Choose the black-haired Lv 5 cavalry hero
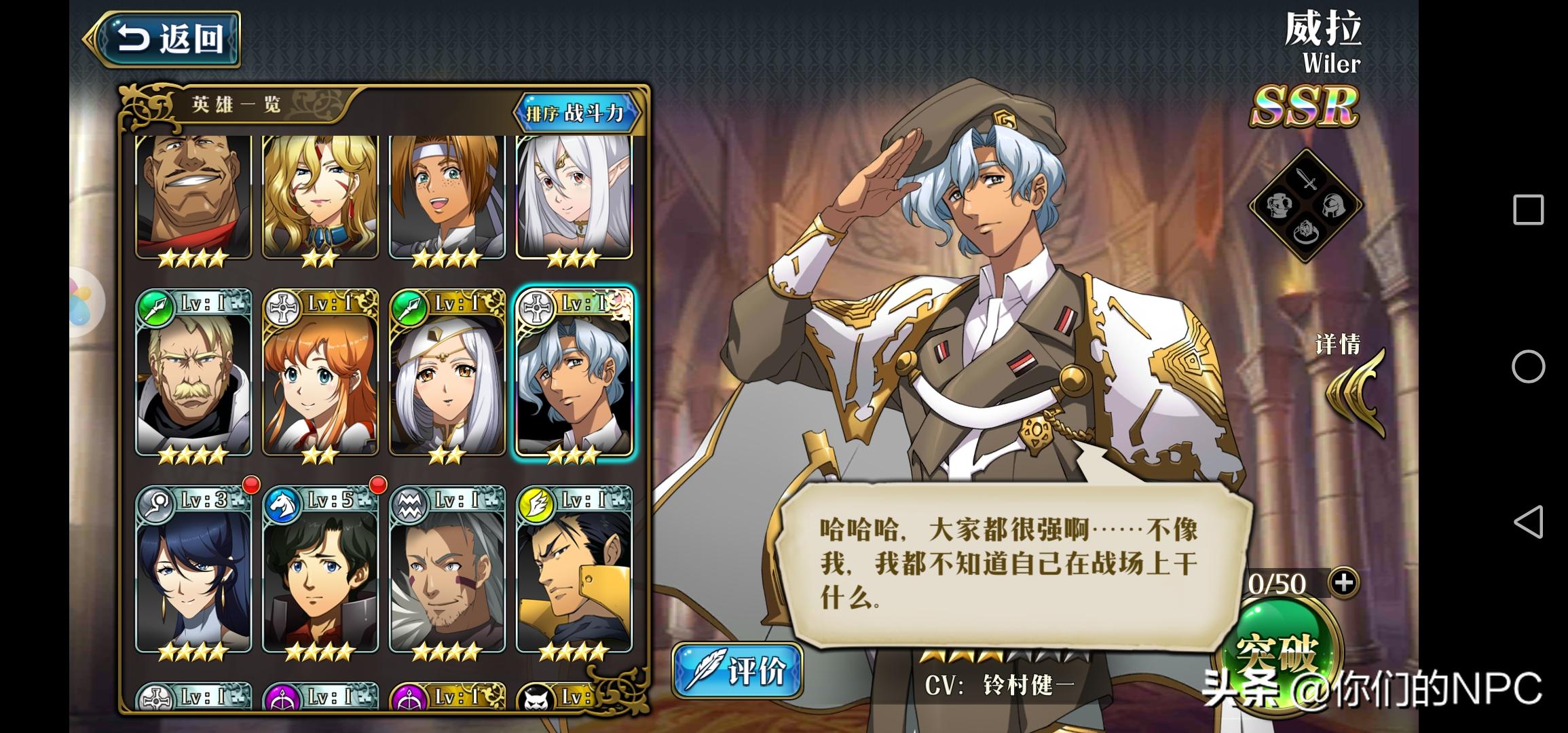Image resolution: width=1568 pixels, height=733 pixels. coord(320,571)
